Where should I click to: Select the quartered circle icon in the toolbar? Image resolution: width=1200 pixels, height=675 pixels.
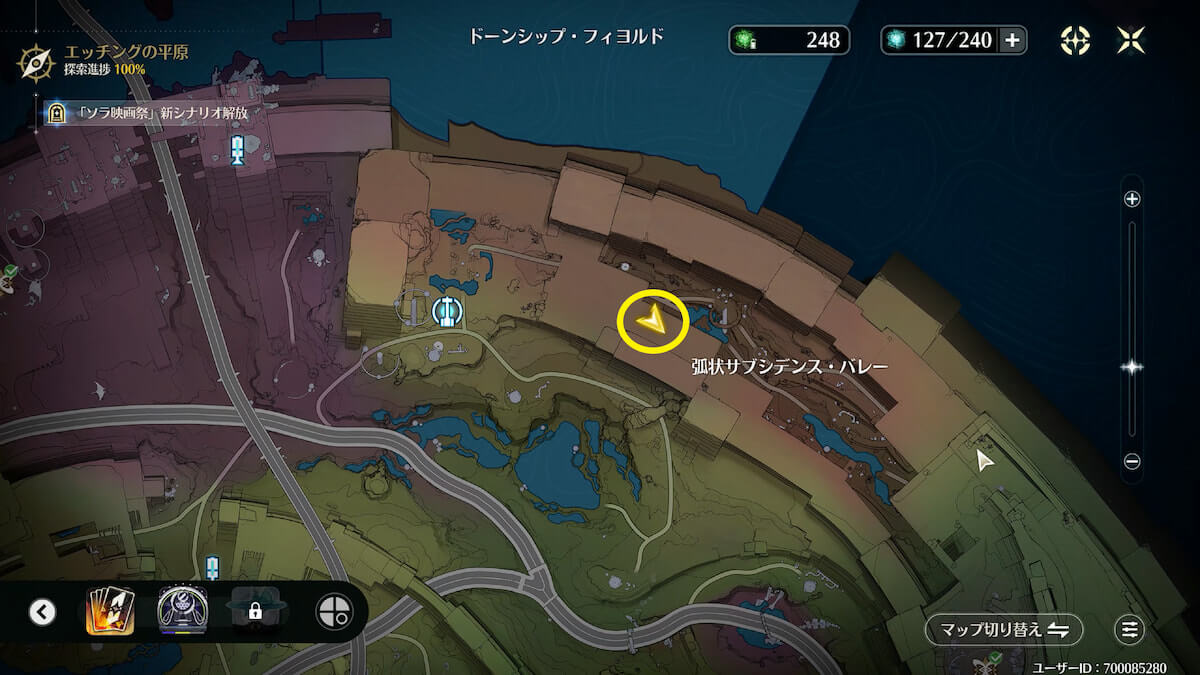click(333, 611)
